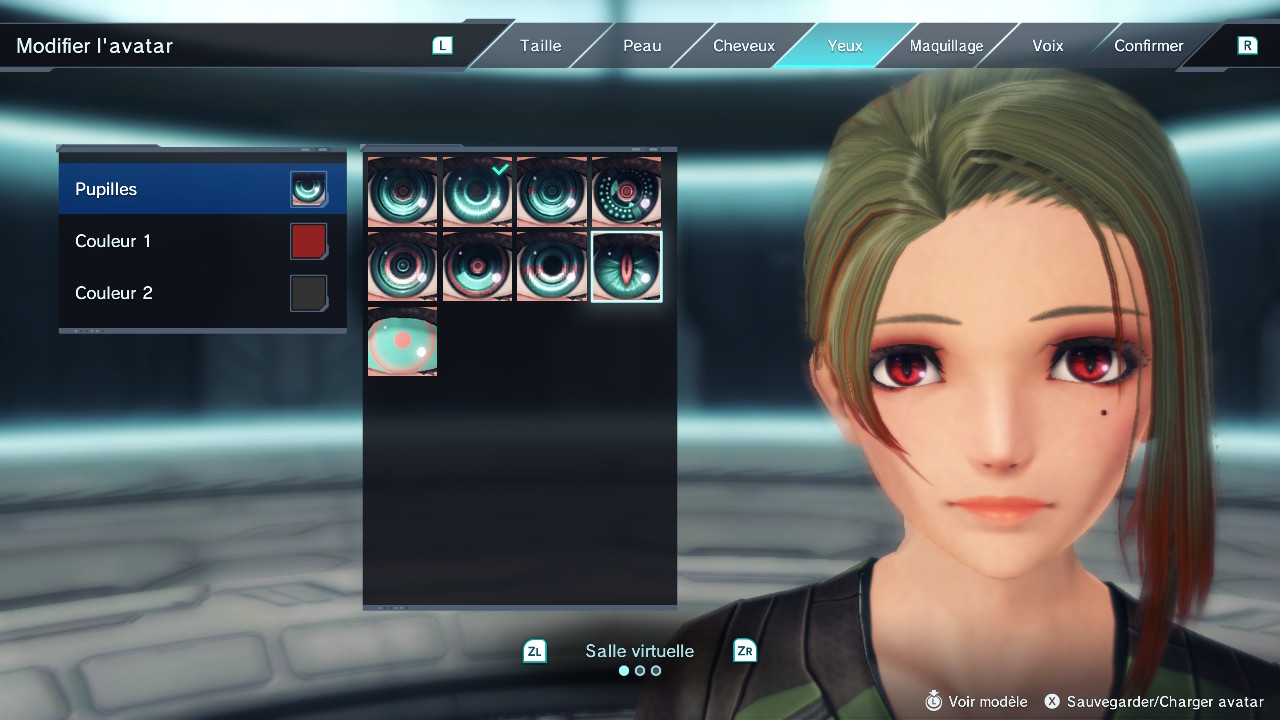Viewport: 1280px width, 720px height.
Task: Select the simplified flat pupil thumbnail
Action: pos(402,341)
